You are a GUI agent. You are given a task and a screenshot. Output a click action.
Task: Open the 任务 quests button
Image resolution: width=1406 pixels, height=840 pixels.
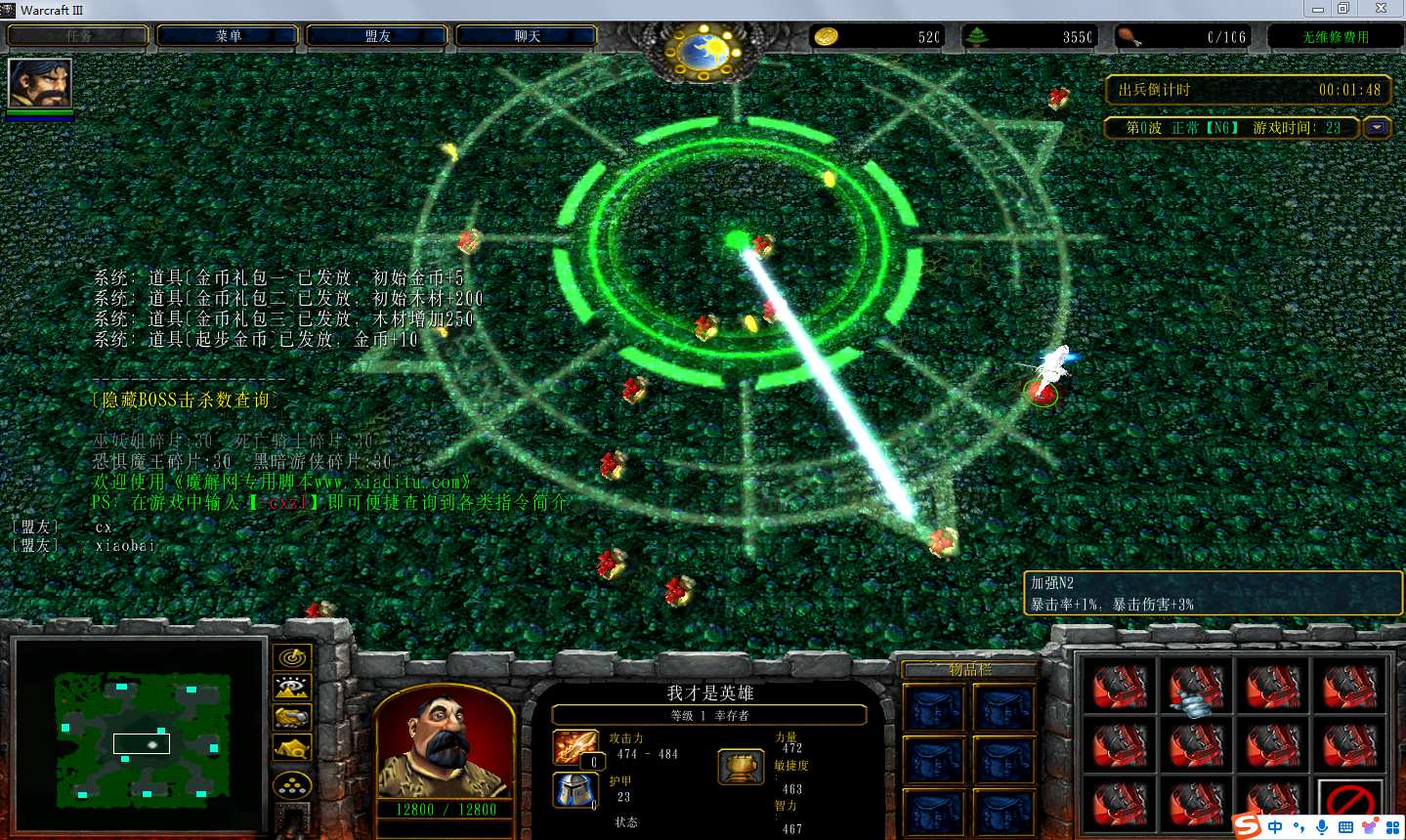(x=78, y=36)
